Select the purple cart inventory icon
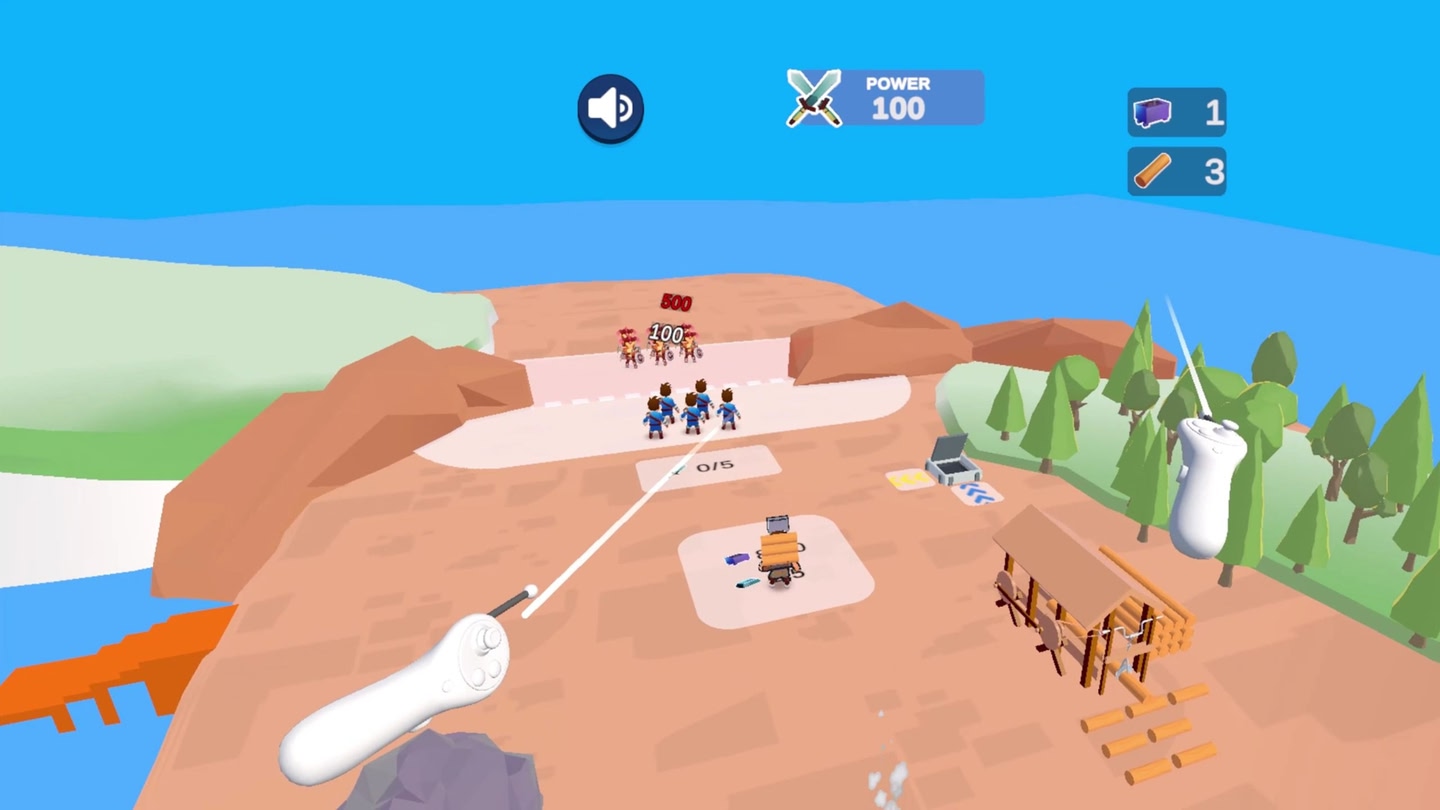Viewport: 1440px width, 810px height. (1152, 112)
